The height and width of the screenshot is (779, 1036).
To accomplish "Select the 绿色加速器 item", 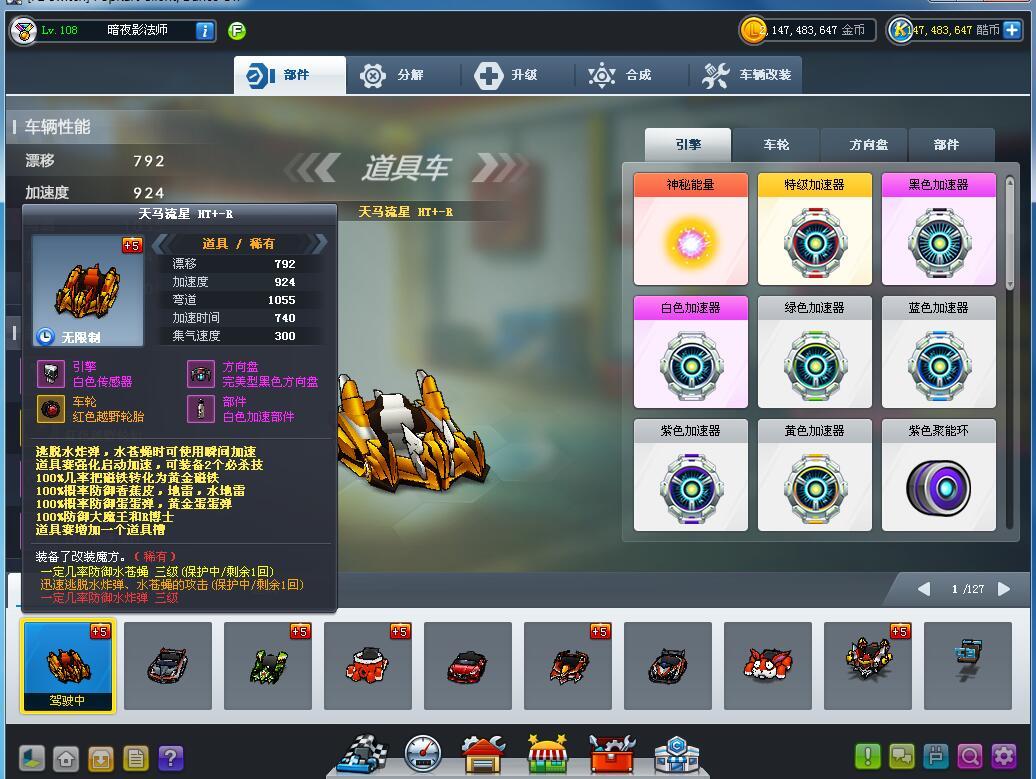I will tap(814, 352).
